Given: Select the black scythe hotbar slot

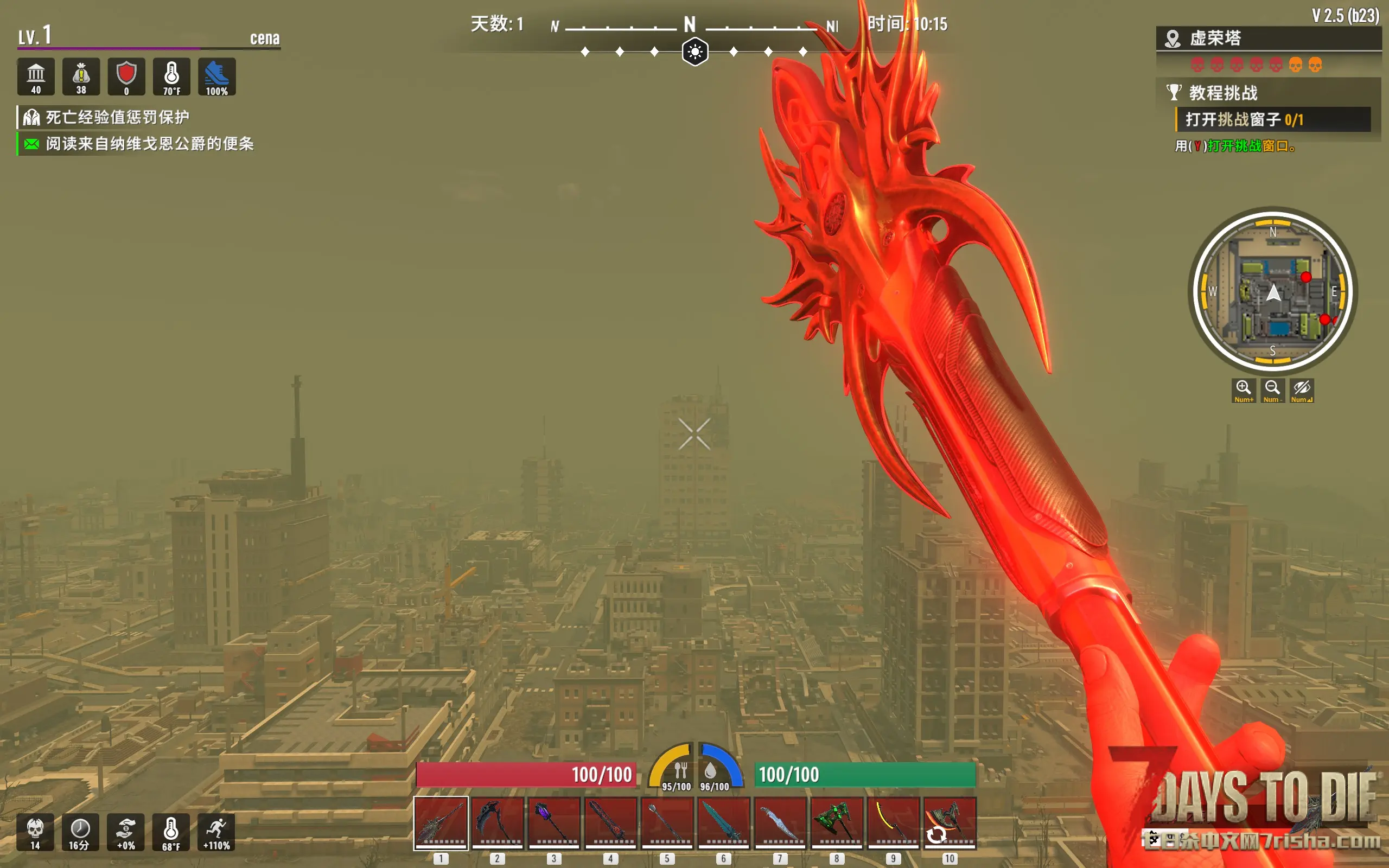Looking at the screenshot, I should click(x=497, y=822).
